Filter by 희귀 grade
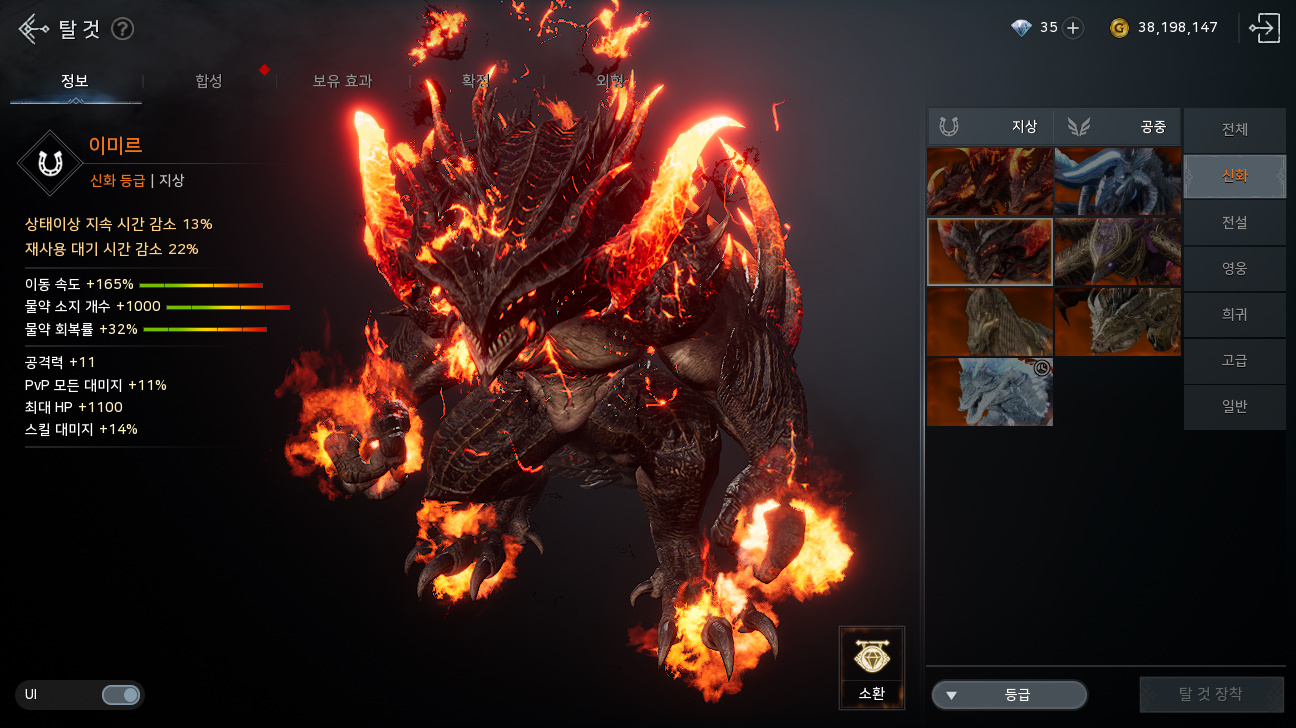Screen dimensions: 1296x728 point(1234,314)
